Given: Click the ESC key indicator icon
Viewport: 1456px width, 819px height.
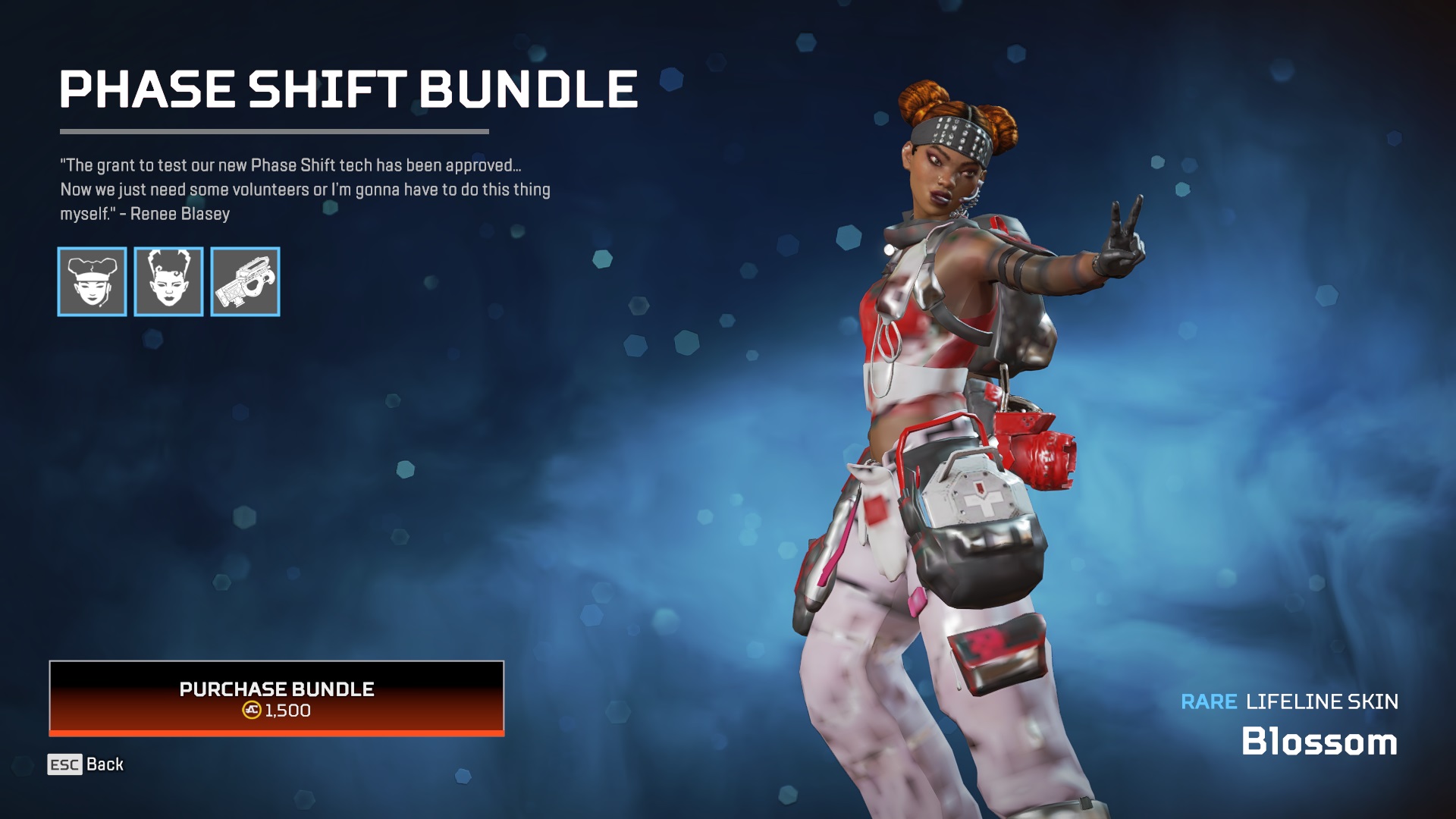Looking at the screenshot, I should [x=64, y=765].
